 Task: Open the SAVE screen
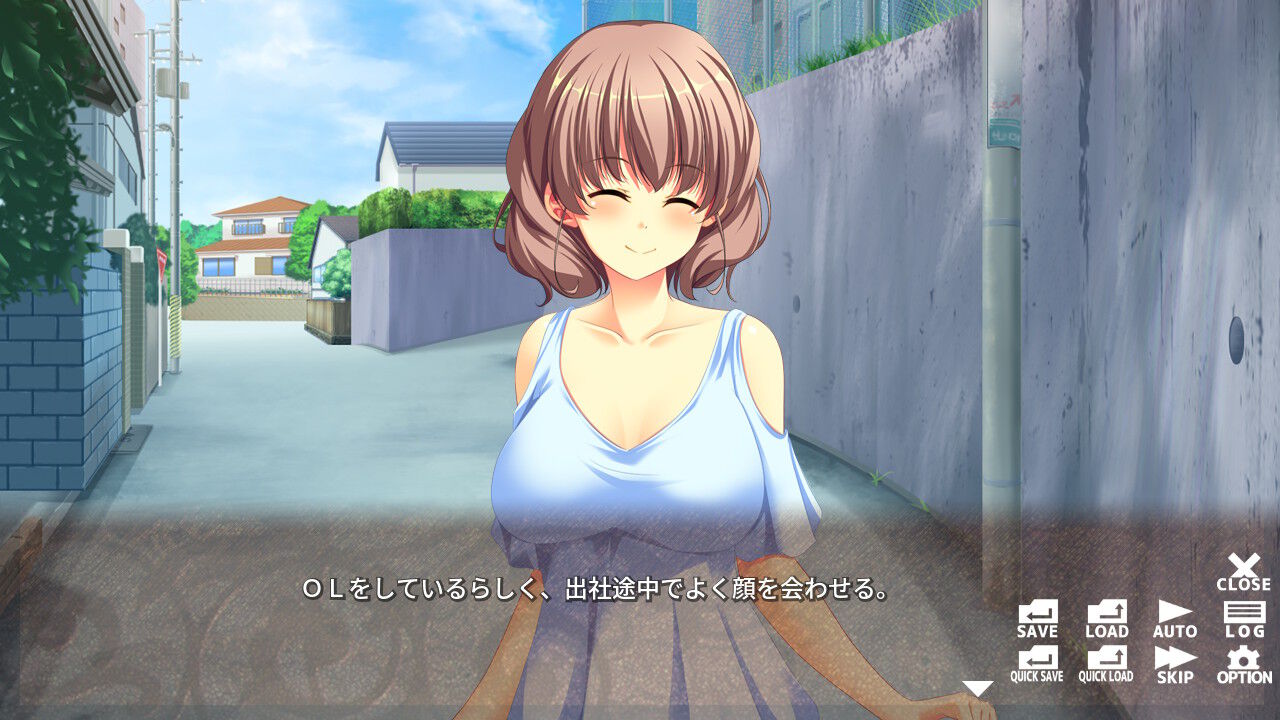coord(1038,622)
